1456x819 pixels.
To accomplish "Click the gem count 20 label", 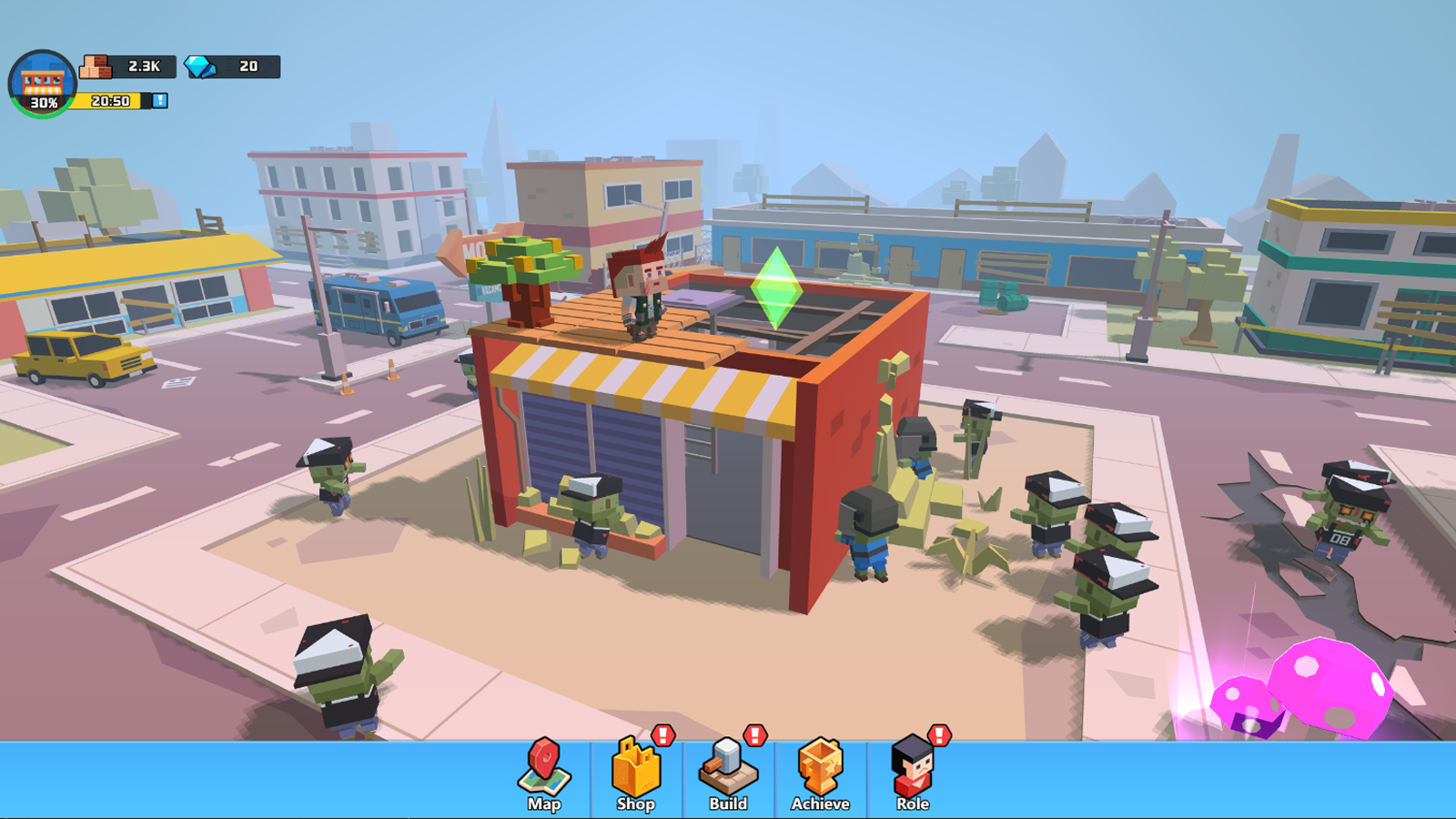I will pos(246,66).
